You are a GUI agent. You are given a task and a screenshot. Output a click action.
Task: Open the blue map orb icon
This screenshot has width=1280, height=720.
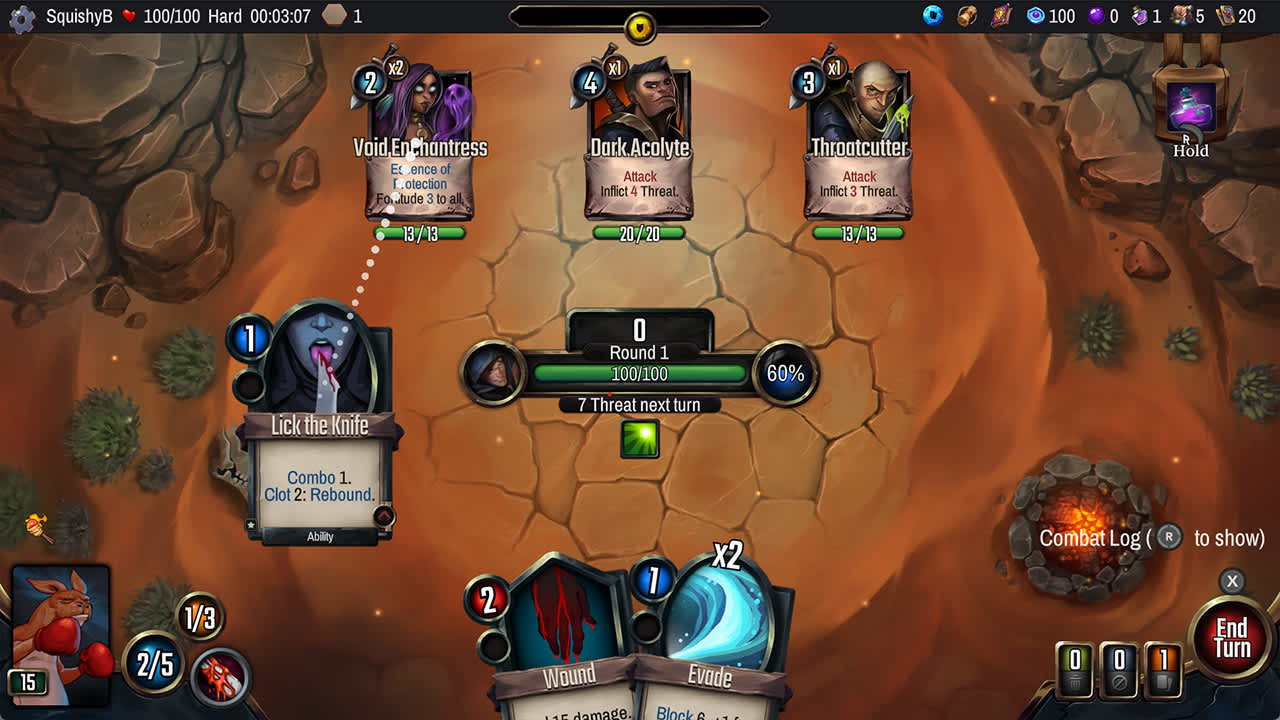[x=934, y=16]
